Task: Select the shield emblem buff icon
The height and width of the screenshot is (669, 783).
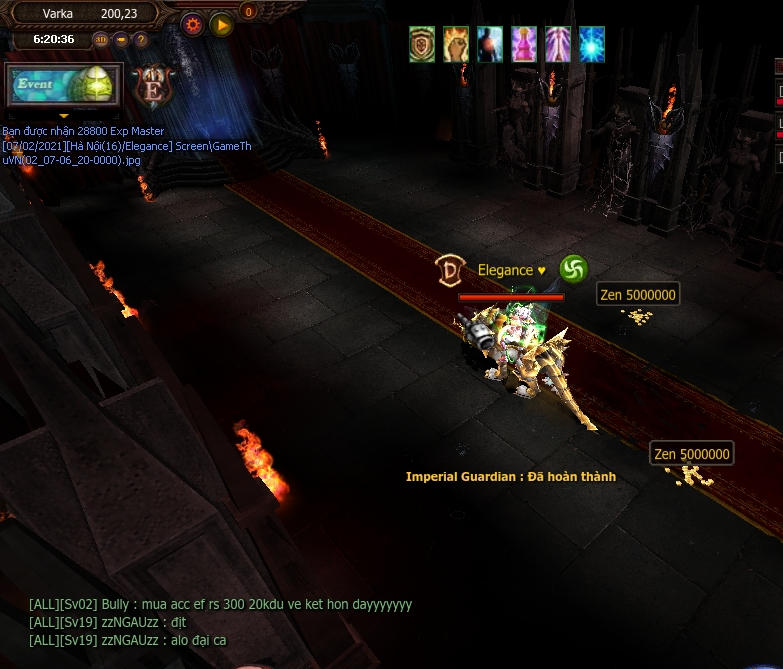Action: [x=422, y=44]
